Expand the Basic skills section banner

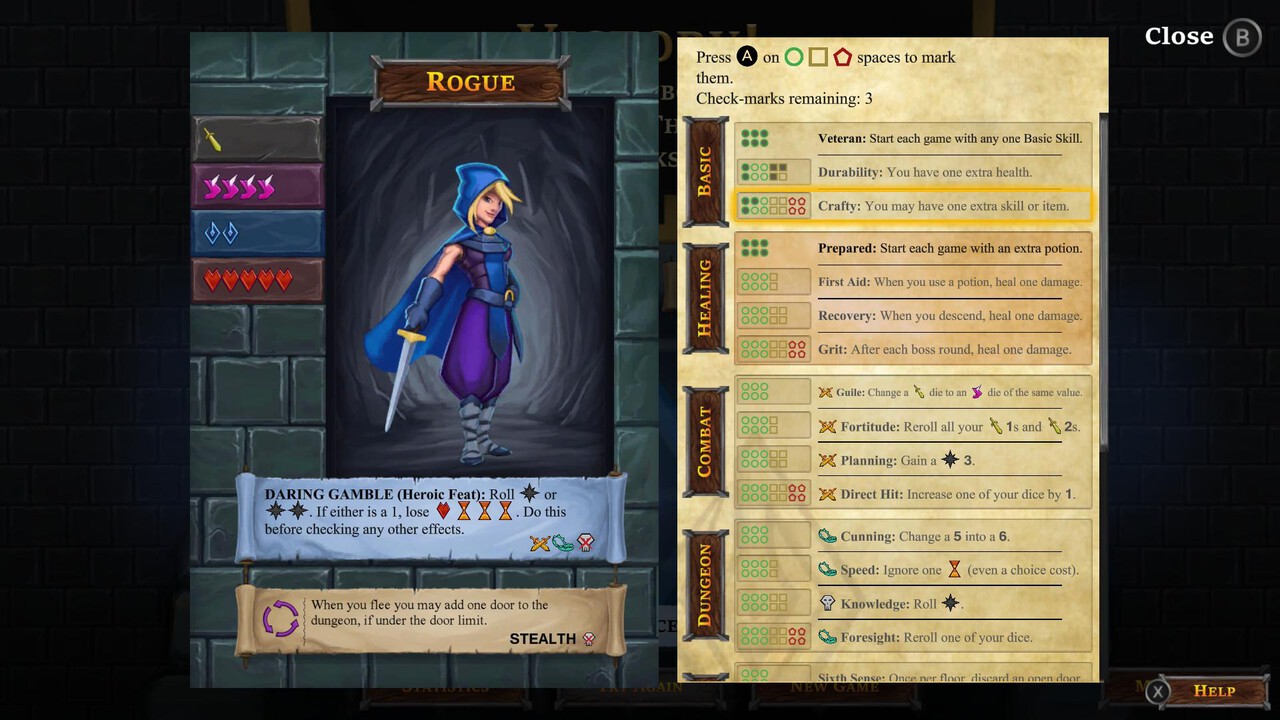(x=706, y=169)
